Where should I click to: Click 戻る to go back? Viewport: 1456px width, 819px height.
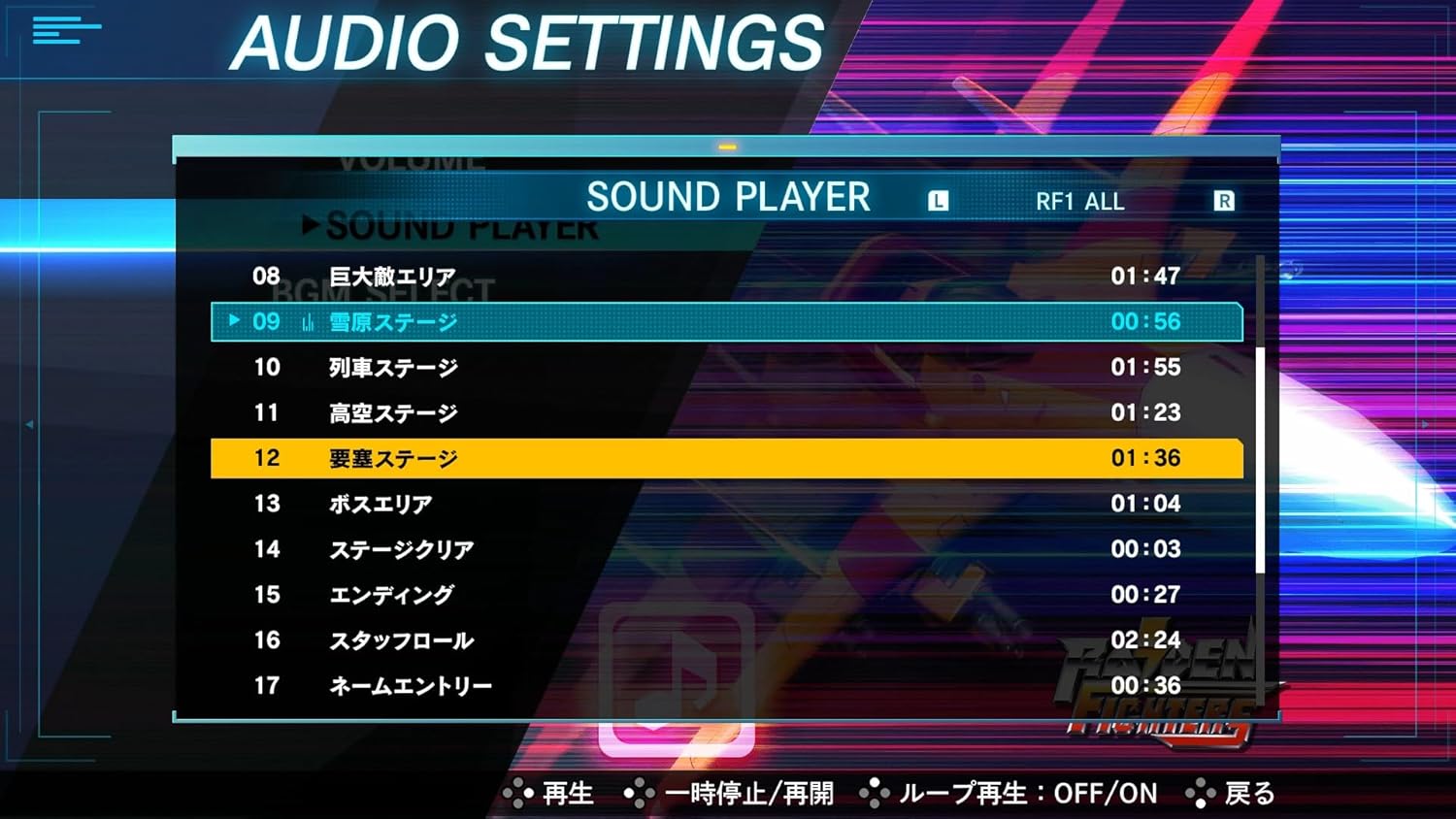(x=1249, y=793)
